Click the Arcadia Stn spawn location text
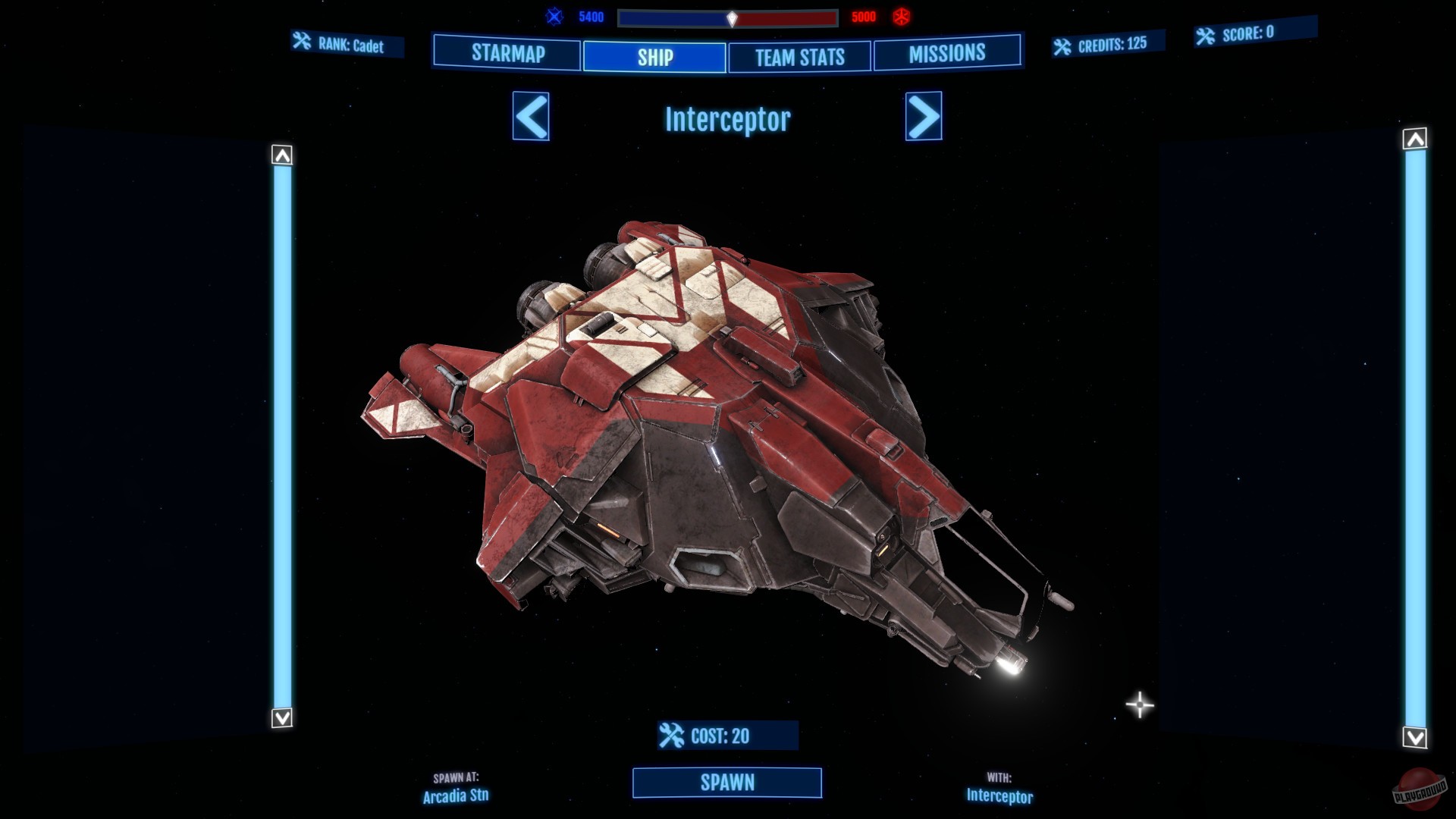Screen dimensions: 1456x819 [x=455, y=798]
